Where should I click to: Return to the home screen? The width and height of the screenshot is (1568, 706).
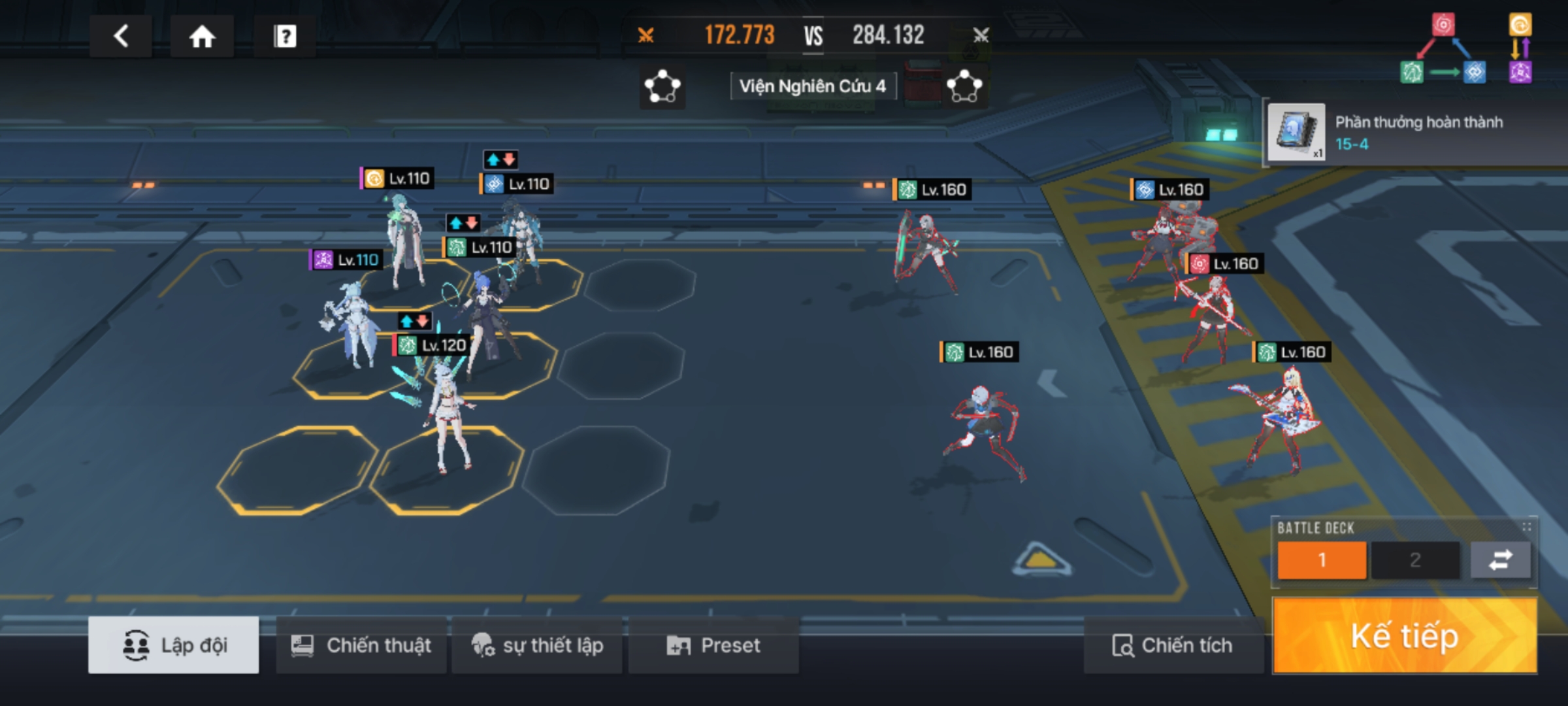click(202, 37)
